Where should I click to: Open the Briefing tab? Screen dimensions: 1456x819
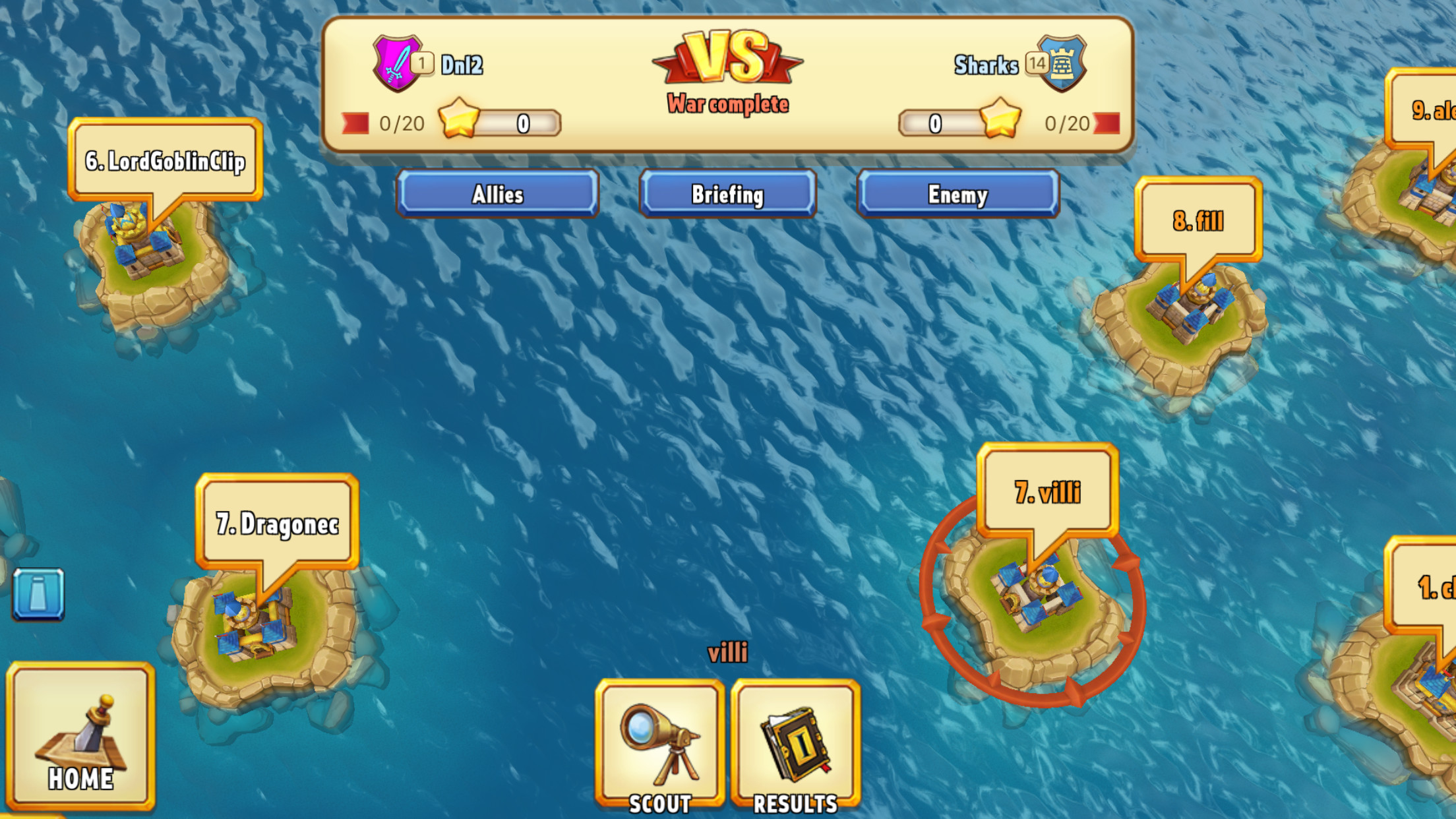(727, 193)
